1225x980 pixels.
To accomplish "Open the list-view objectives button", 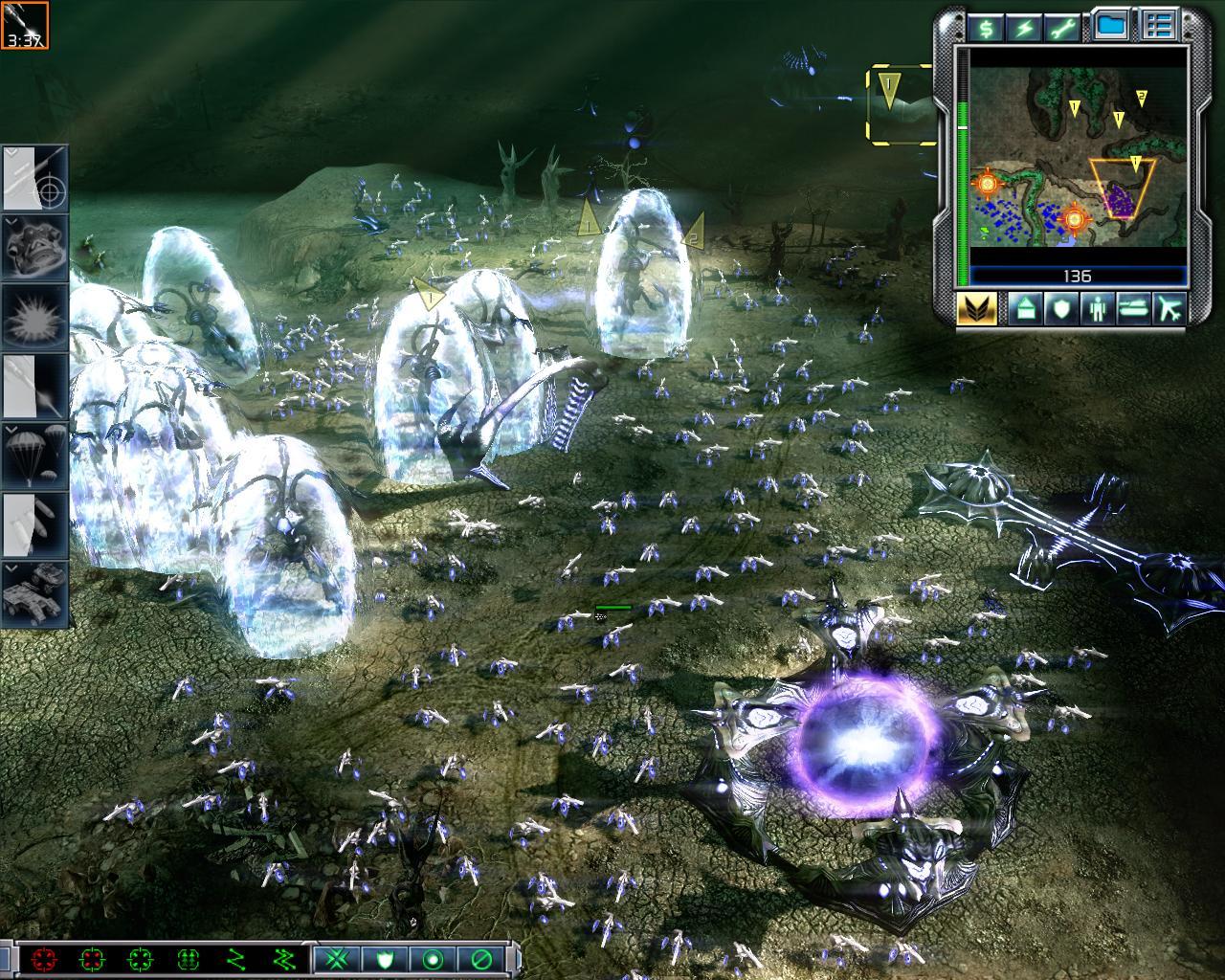I will tap(1159, 27).
